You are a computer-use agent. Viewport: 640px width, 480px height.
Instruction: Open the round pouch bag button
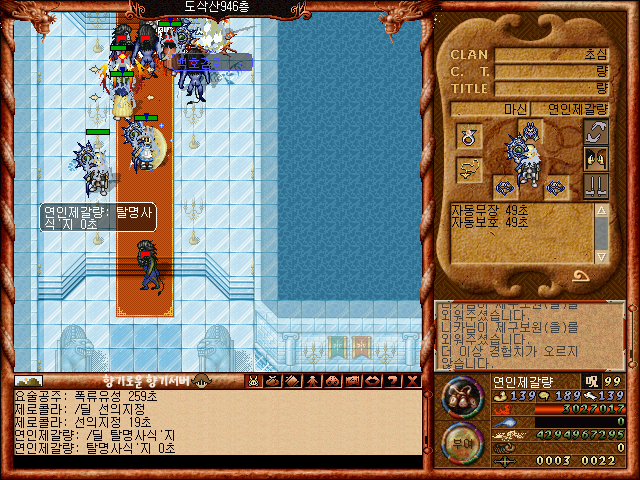[464, 398]
